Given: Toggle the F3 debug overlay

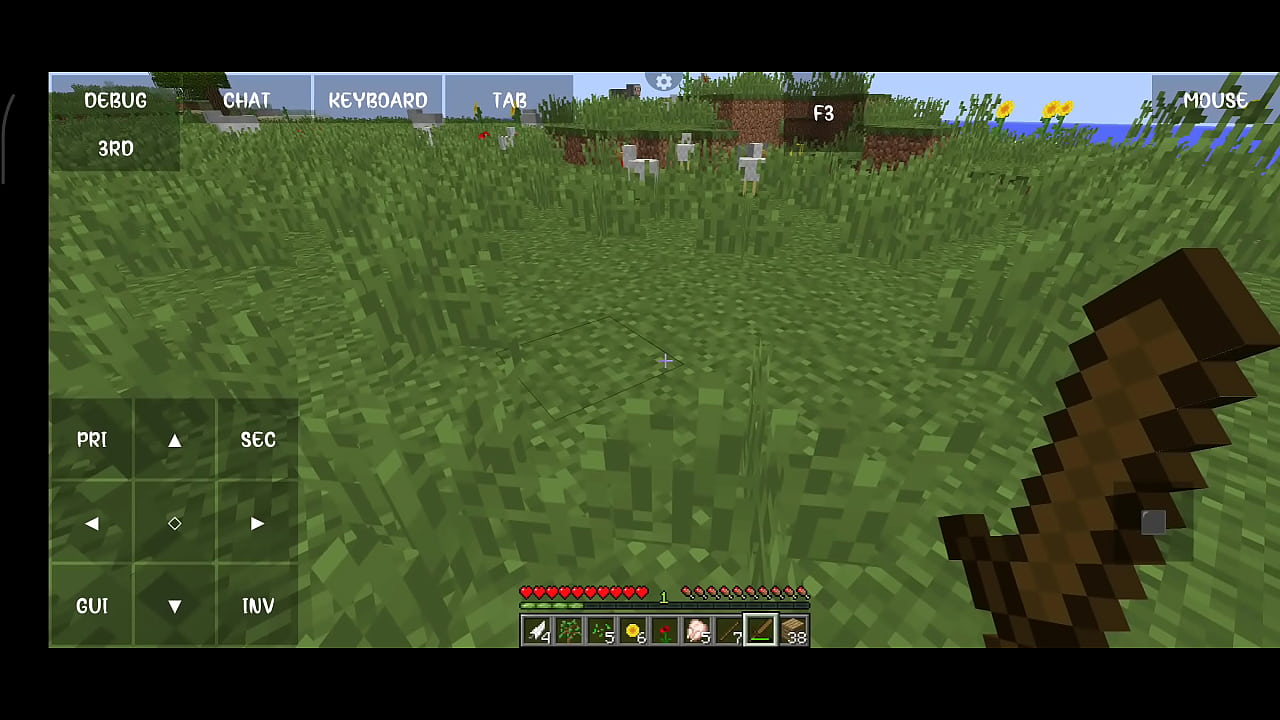Looking at the screenshot, I should tap(823, 113).
